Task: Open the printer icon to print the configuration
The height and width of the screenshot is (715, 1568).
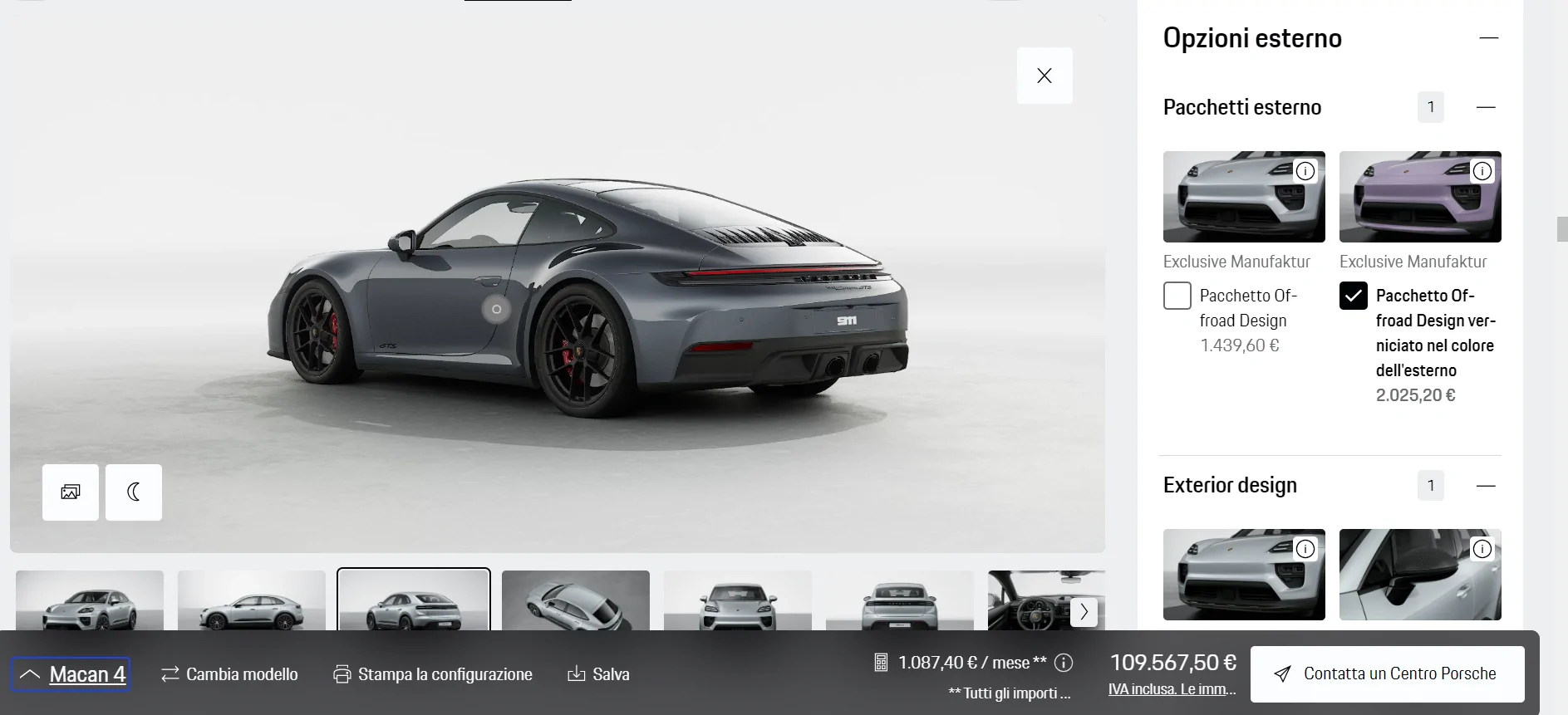Action: pos(342,674)
